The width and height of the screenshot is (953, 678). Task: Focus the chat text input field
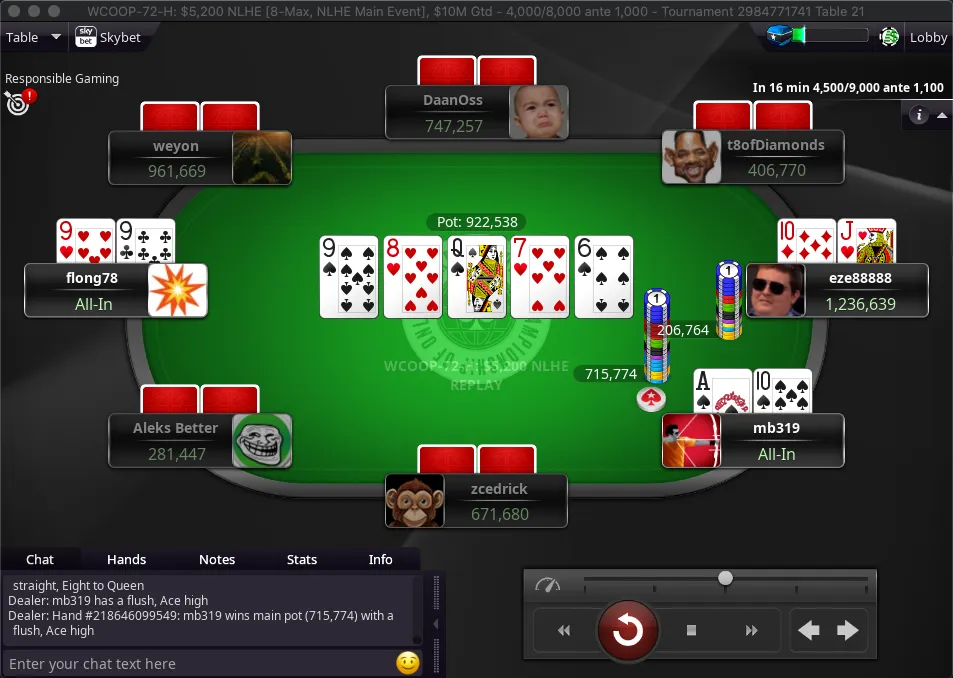click(198, 664)
